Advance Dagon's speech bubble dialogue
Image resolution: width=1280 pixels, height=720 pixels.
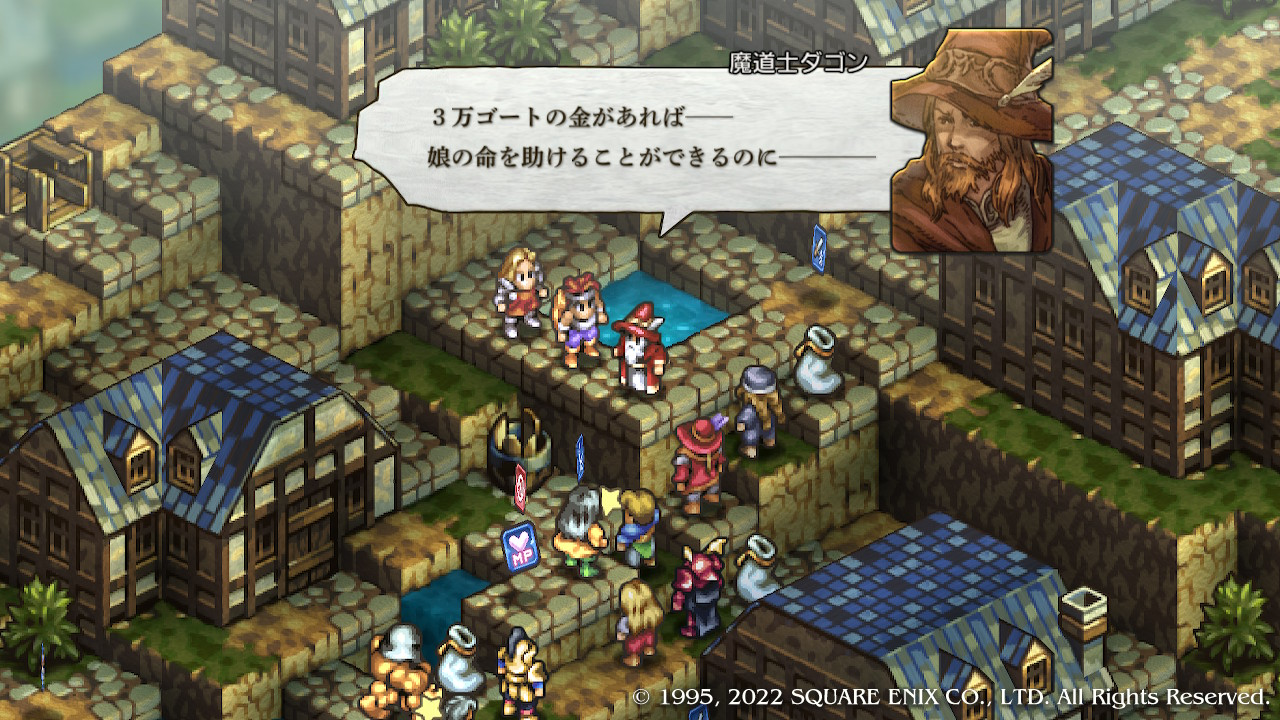(640, 140)
